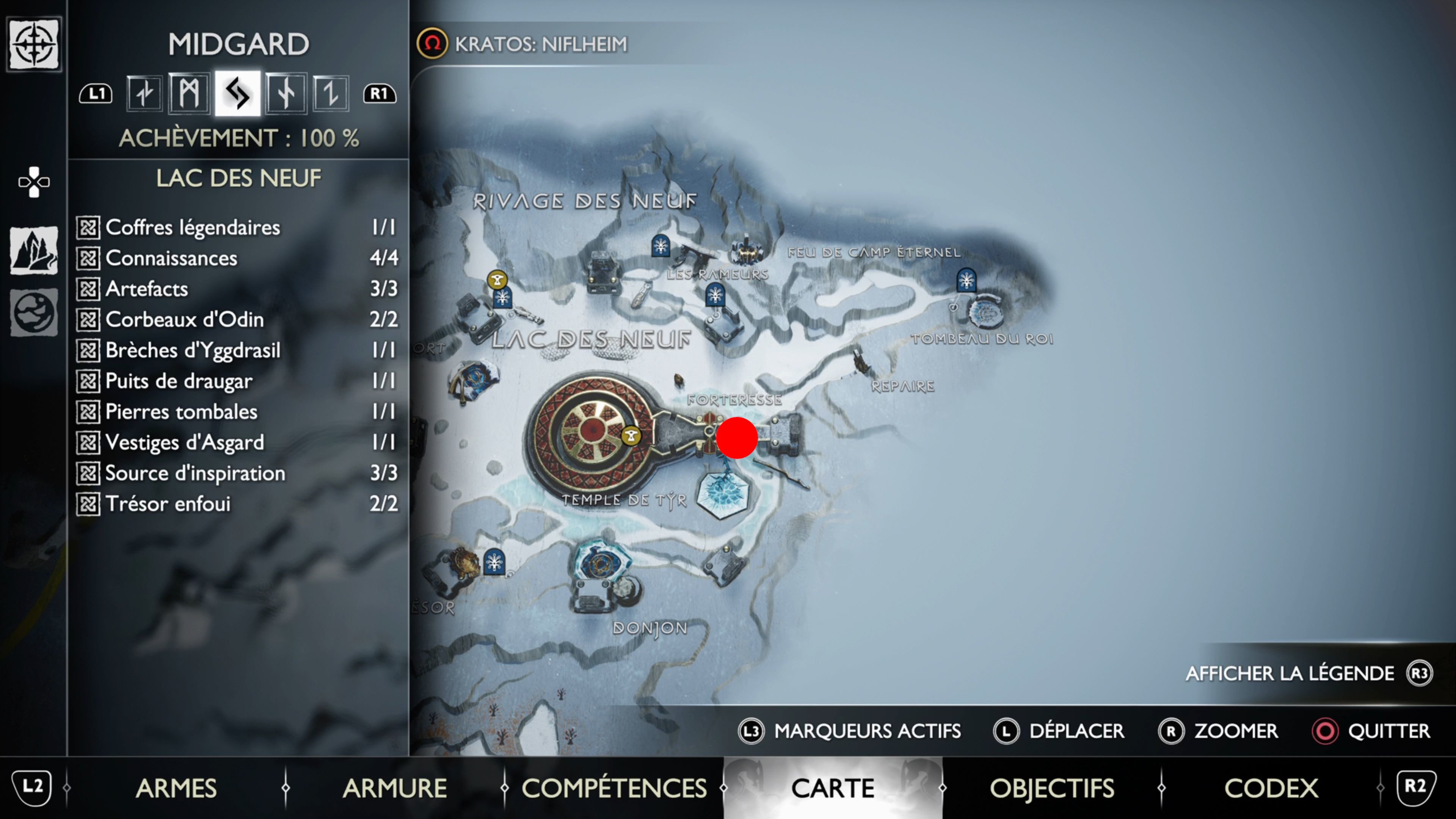Click the d-pad icon in the left sidebar
This screenshot has height=819, width=1456.
click(x=34, y=182)
